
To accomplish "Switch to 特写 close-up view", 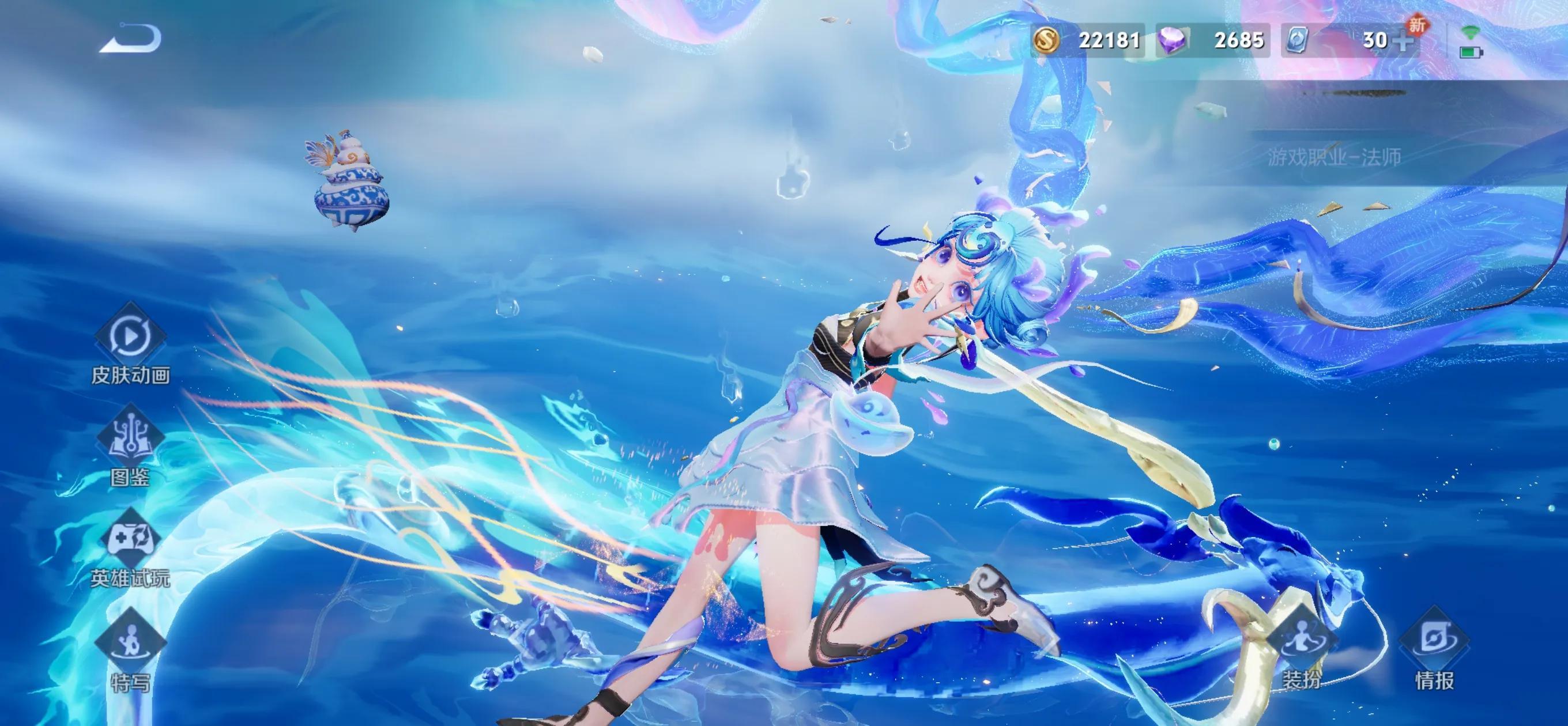I will tap(130, 643).
